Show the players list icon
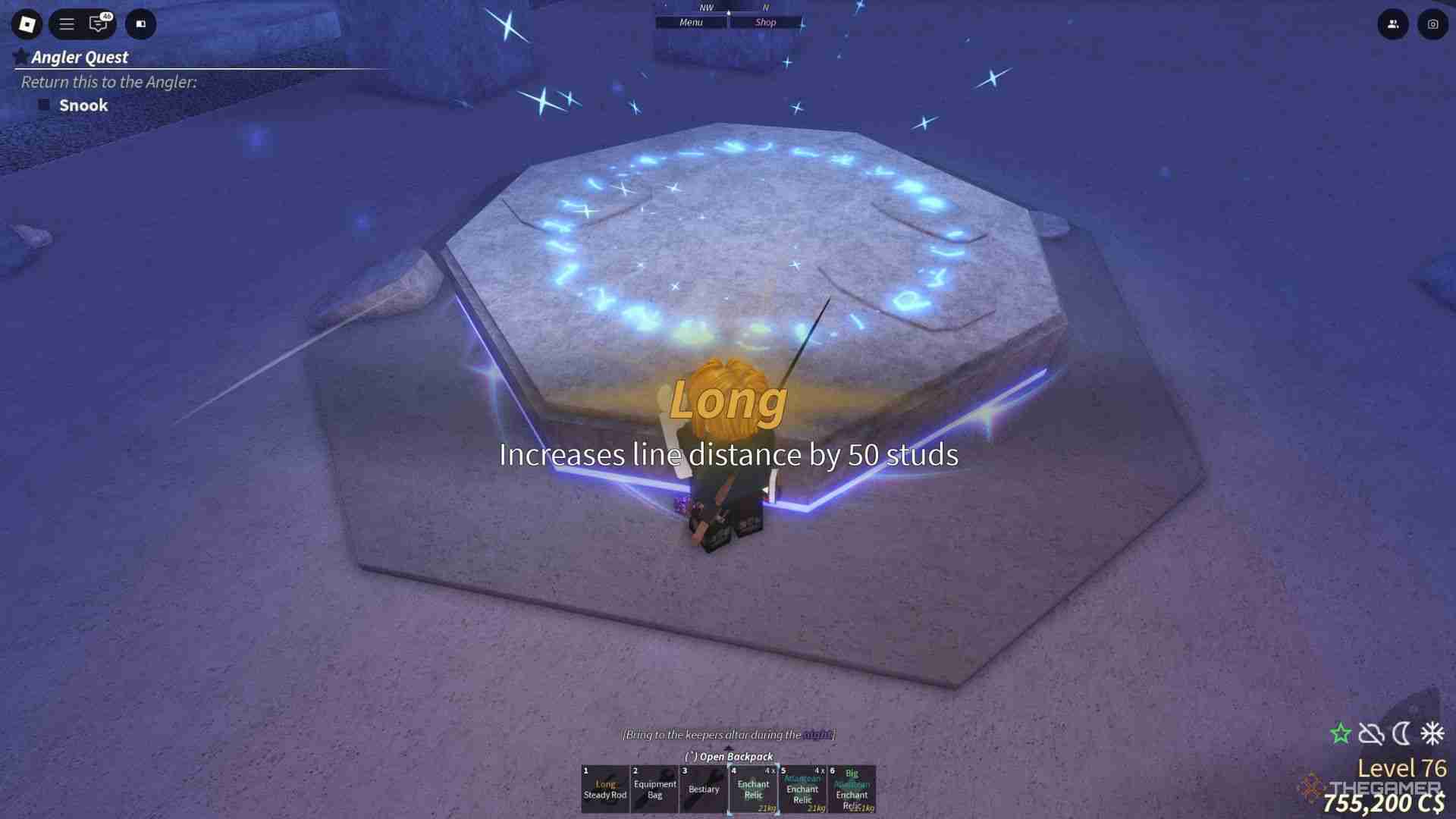This screenshot has height=819, width=1456. (1393, 24)
